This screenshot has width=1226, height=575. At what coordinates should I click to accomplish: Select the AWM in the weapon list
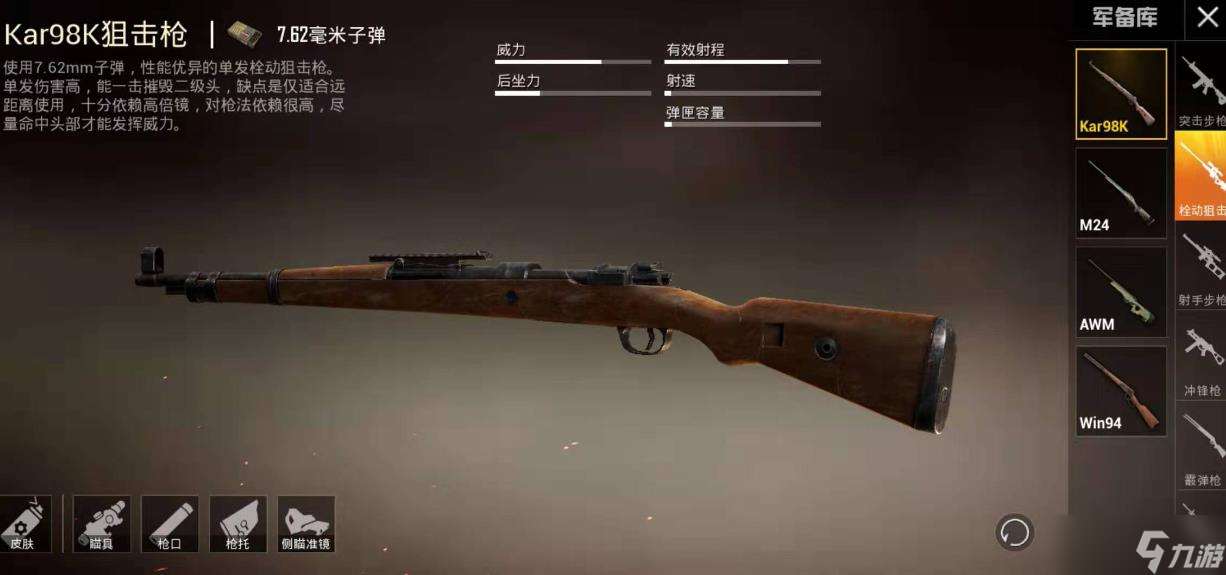(x=1121, y=292)
